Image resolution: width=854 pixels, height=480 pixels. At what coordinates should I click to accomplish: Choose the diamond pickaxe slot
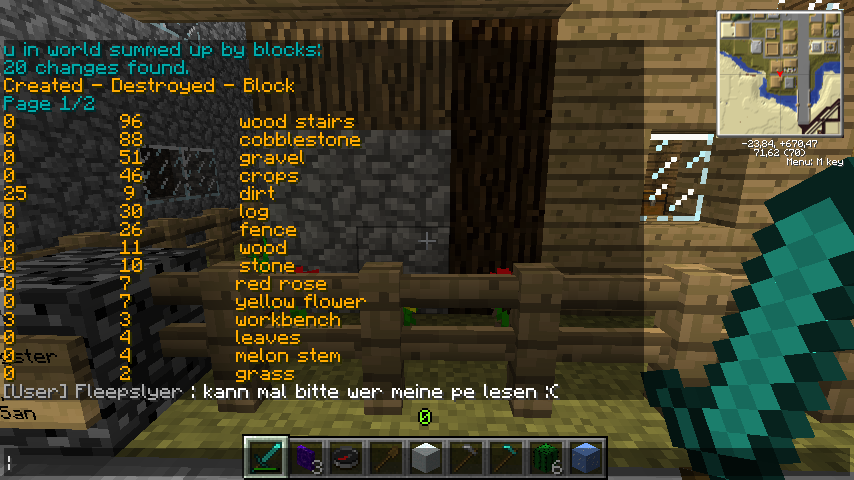[507, 458]
